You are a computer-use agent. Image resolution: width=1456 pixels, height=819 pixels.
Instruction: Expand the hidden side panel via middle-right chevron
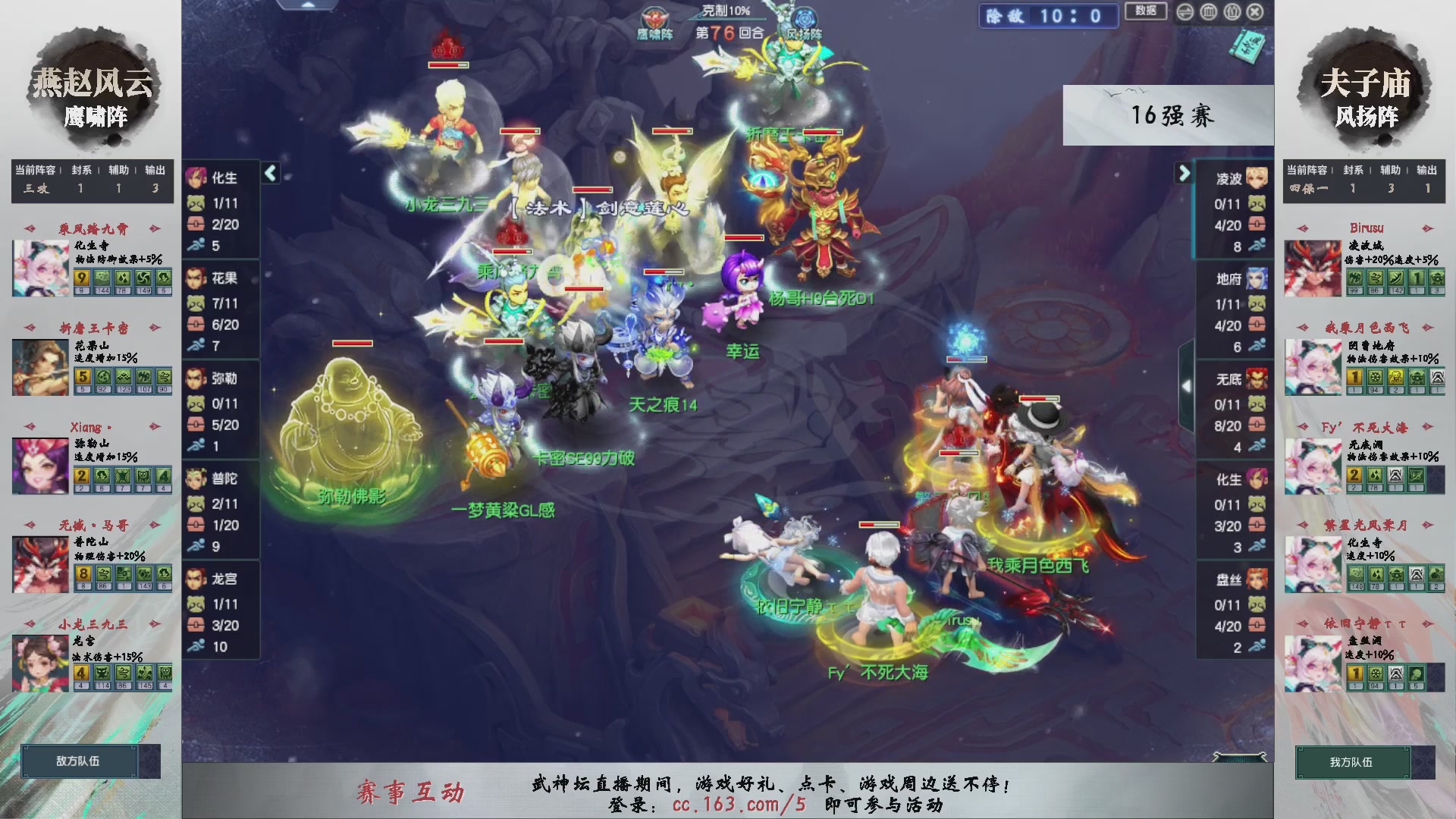pyautogui.click(x=1188, y=387)
